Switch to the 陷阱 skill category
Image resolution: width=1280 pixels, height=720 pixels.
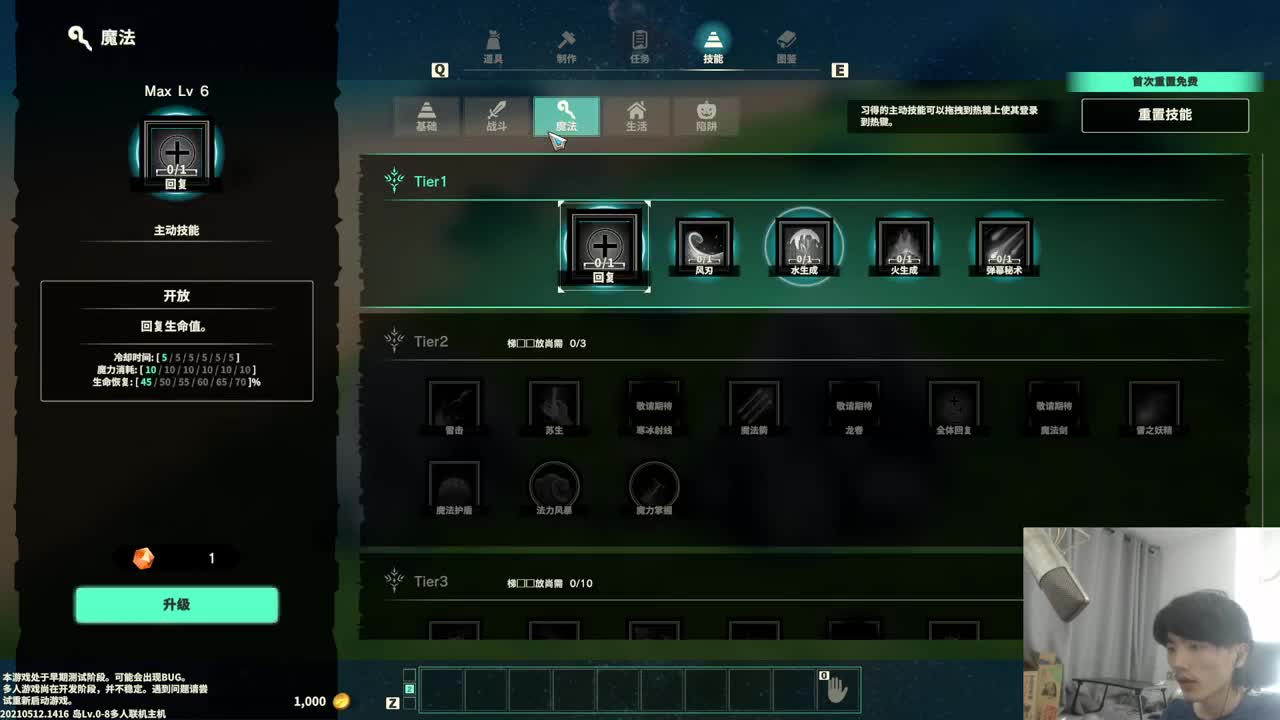click(x=705, y=116)
